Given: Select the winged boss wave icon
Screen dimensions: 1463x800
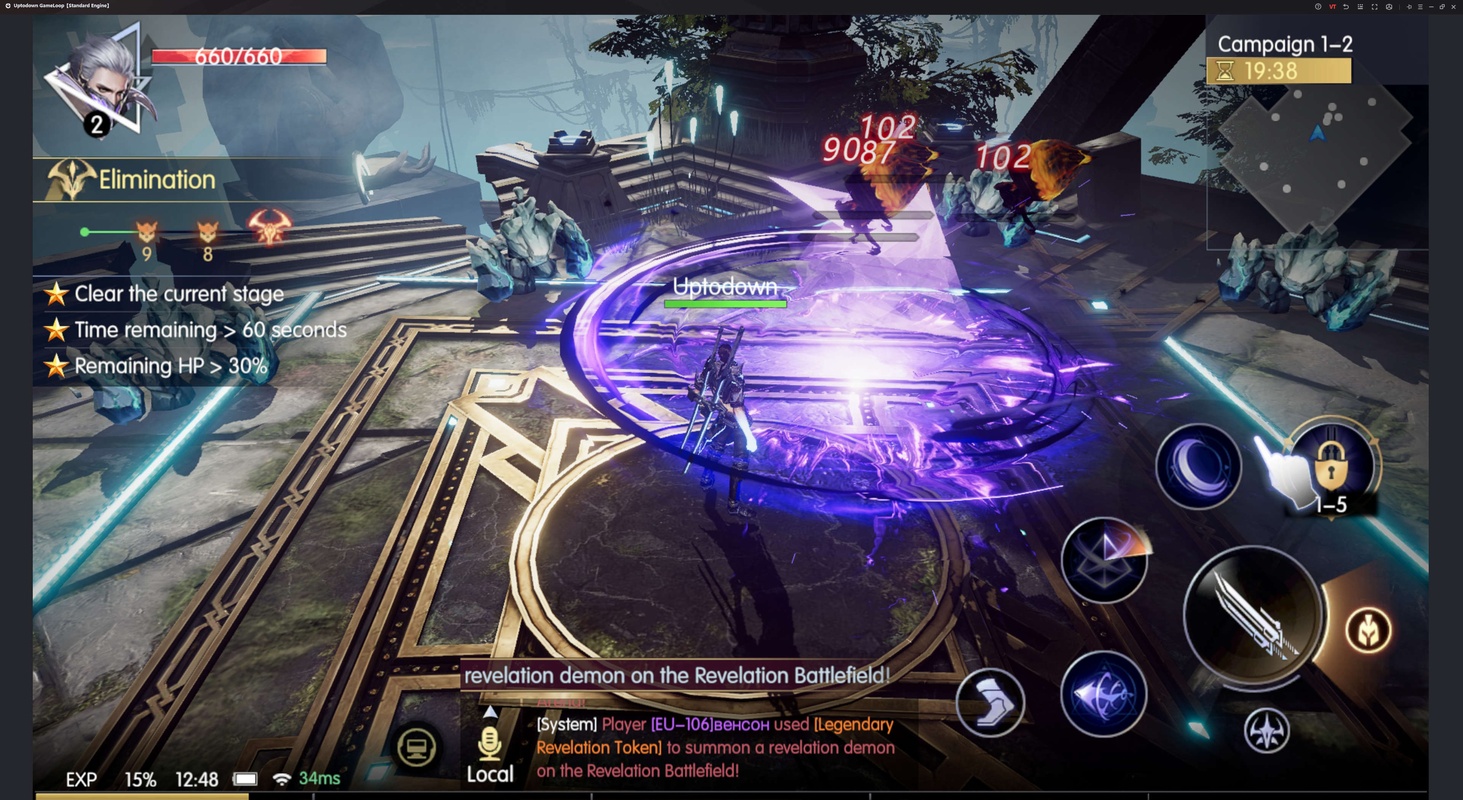Looking at the screenshot, I should pyautogui.click(x=270, y=228).
